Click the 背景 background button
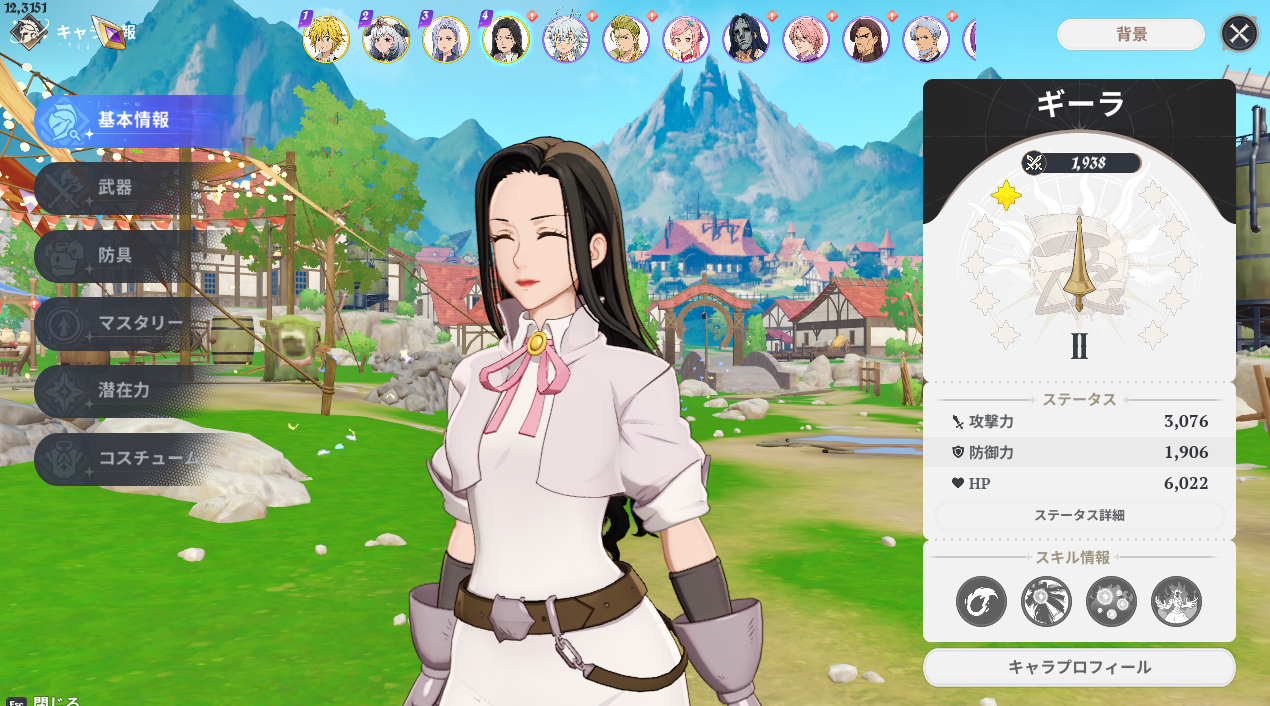This screenshot has width=1270, height=706. [1131, 35]
